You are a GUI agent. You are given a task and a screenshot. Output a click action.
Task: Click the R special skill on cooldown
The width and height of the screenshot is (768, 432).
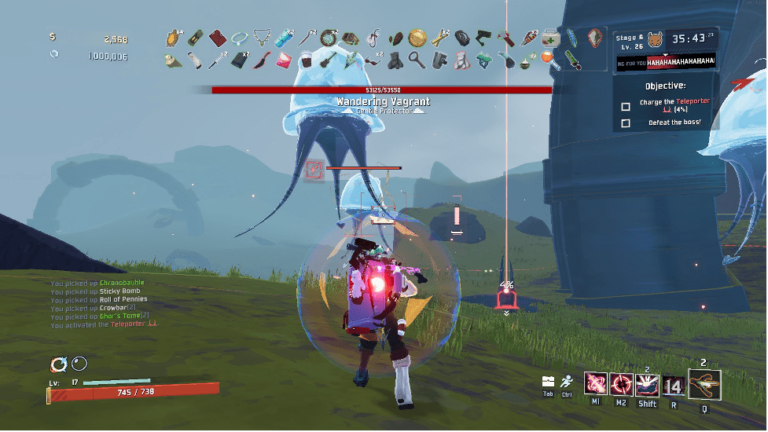click(674, 385)
